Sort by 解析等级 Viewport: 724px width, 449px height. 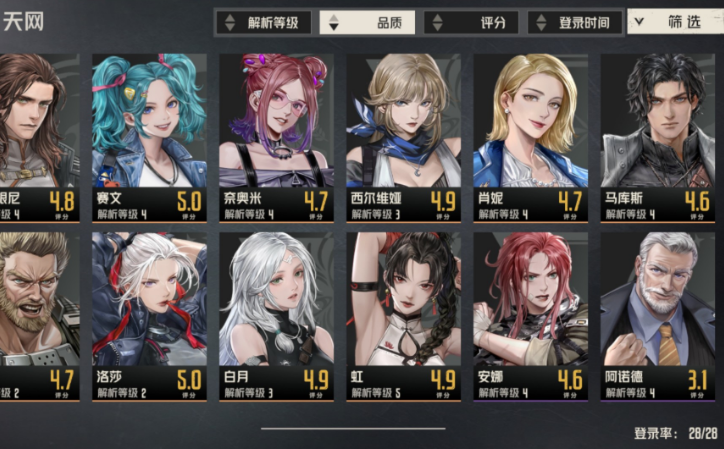(x=264, y=22)
